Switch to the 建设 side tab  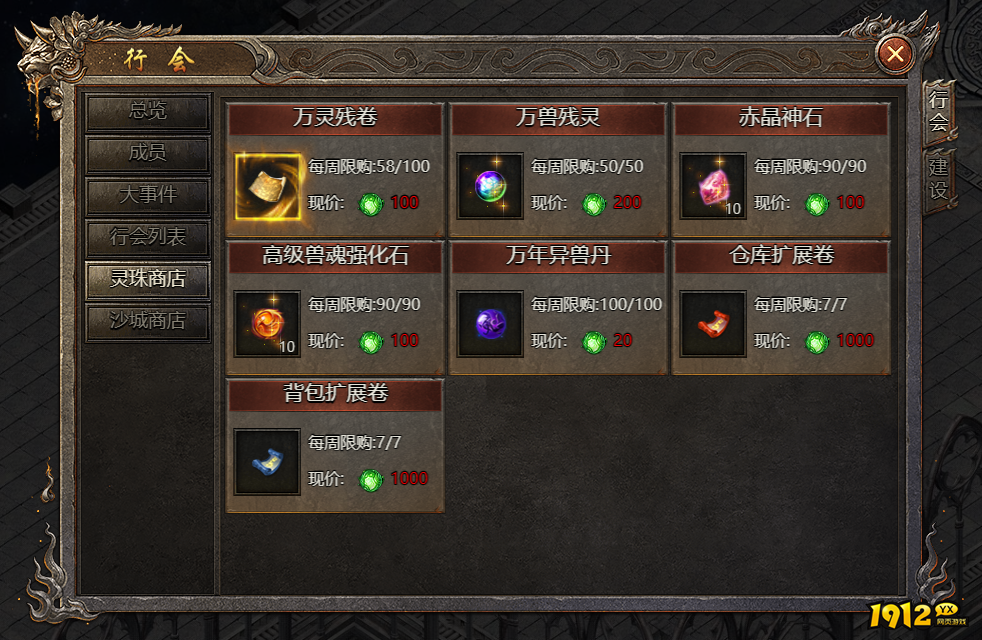(x=938, y=177)
